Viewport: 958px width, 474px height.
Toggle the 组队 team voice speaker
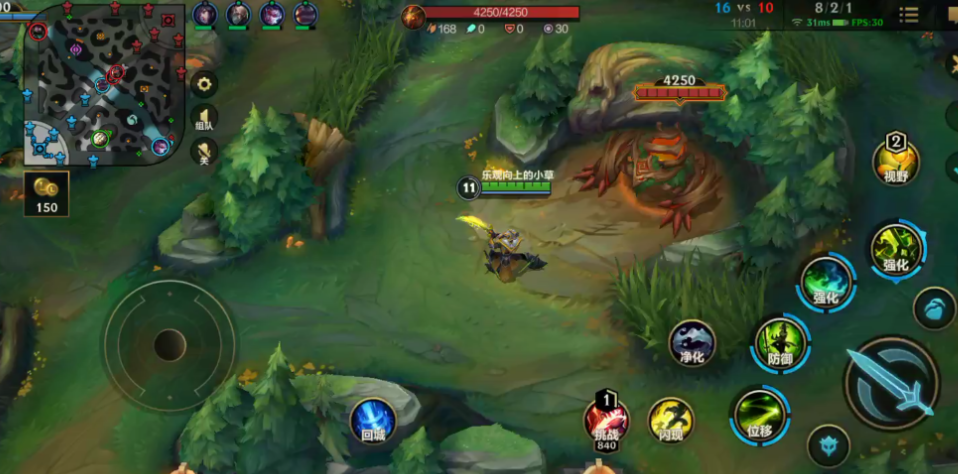point(204,118)
